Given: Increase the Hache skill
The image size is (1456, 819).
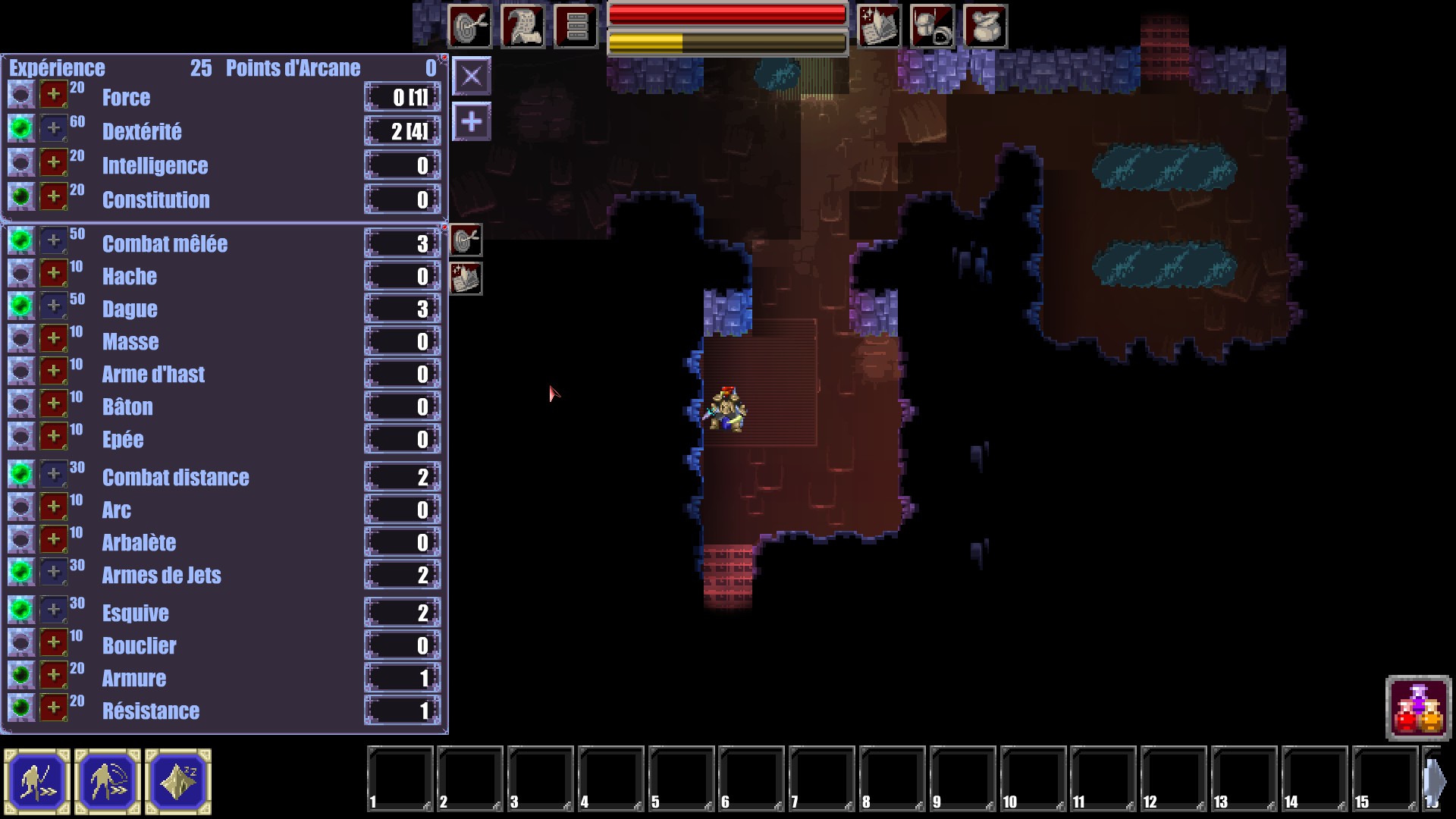Looking at the screenshot, I should point(53,274).
